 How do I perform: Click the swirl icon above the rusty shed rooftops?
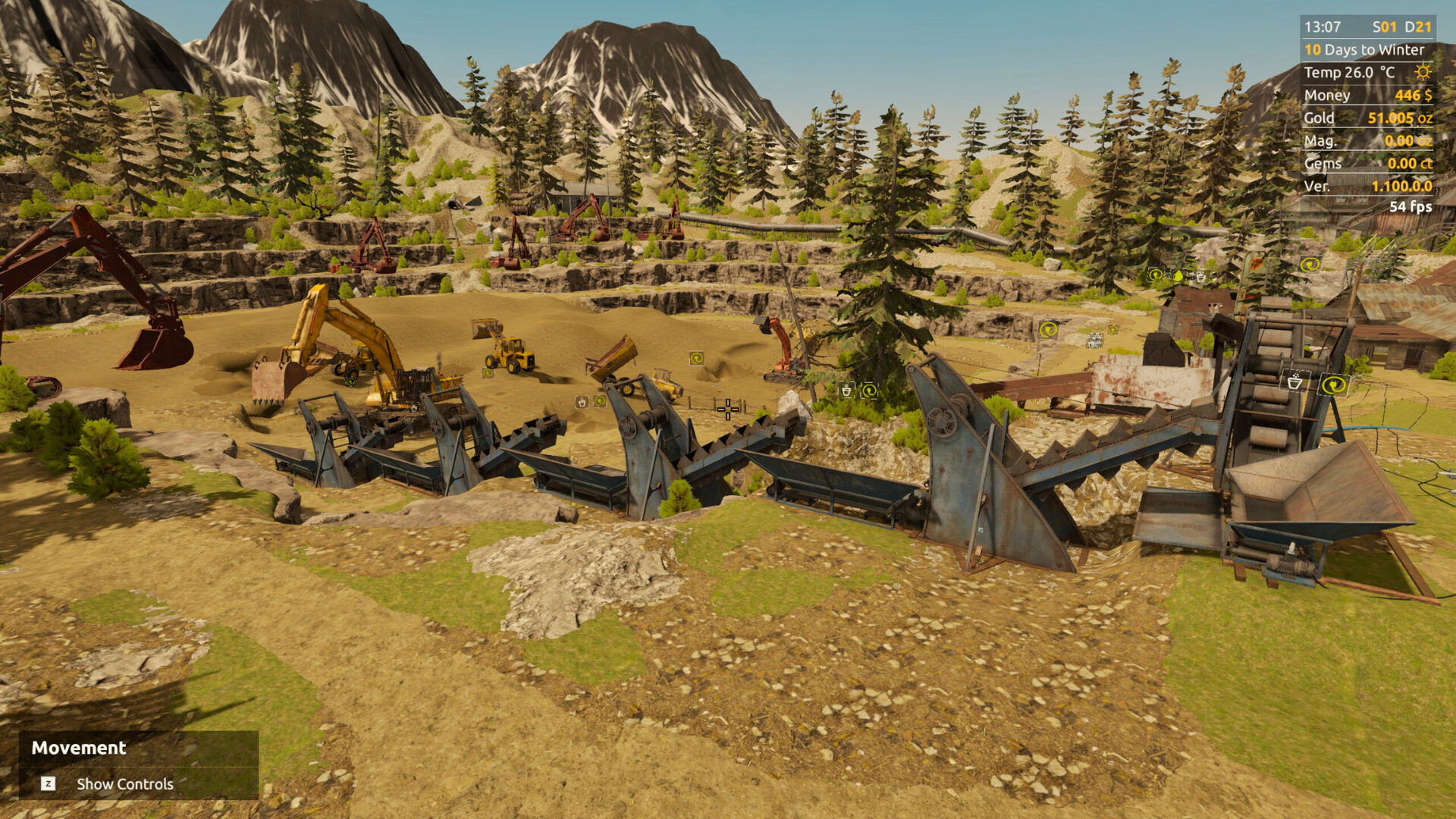point(1156,275)
